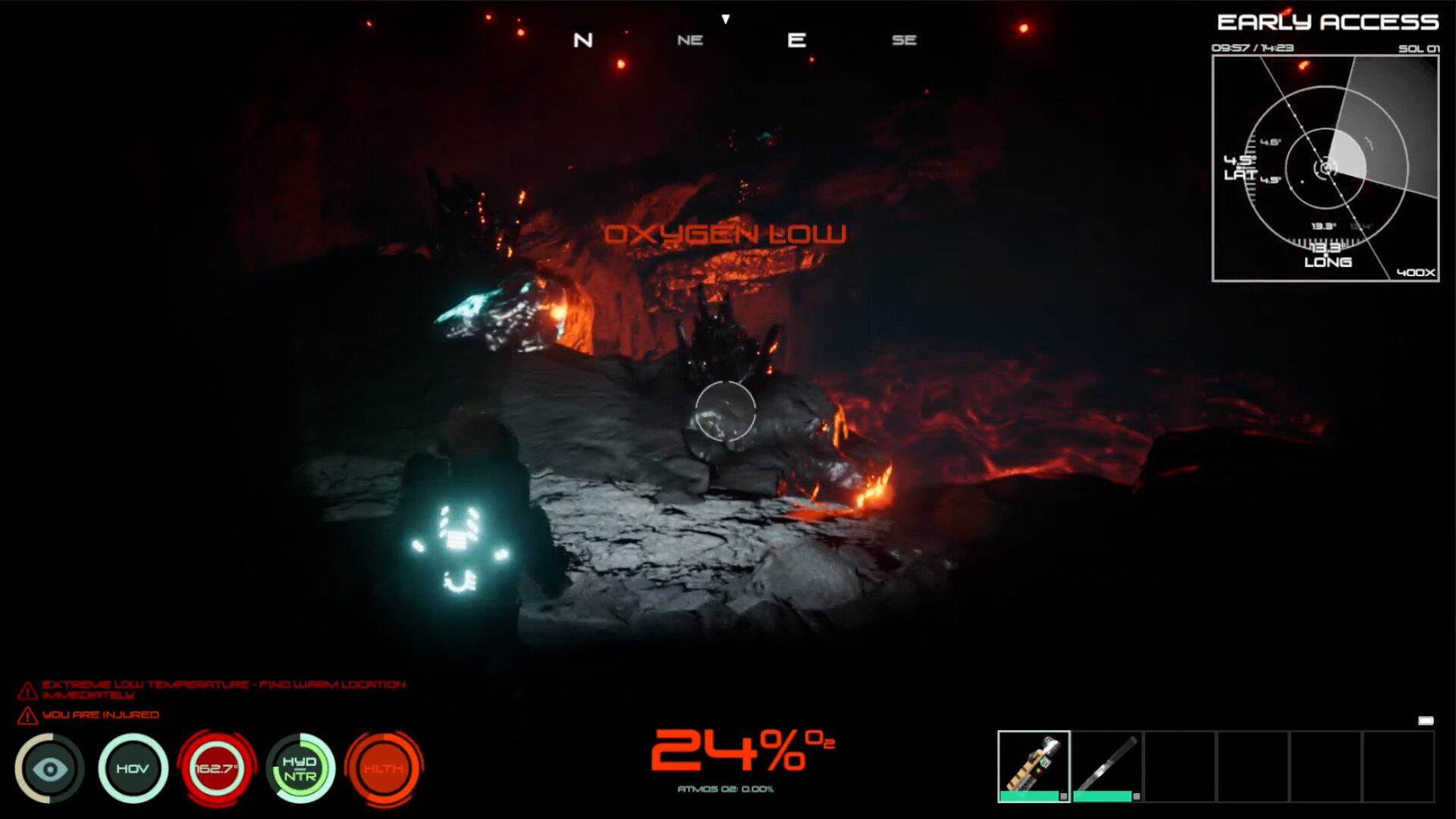Viewport: 1456px width, 819px height.
Task: Click the red temperature gauge icon
Action: 217,768
